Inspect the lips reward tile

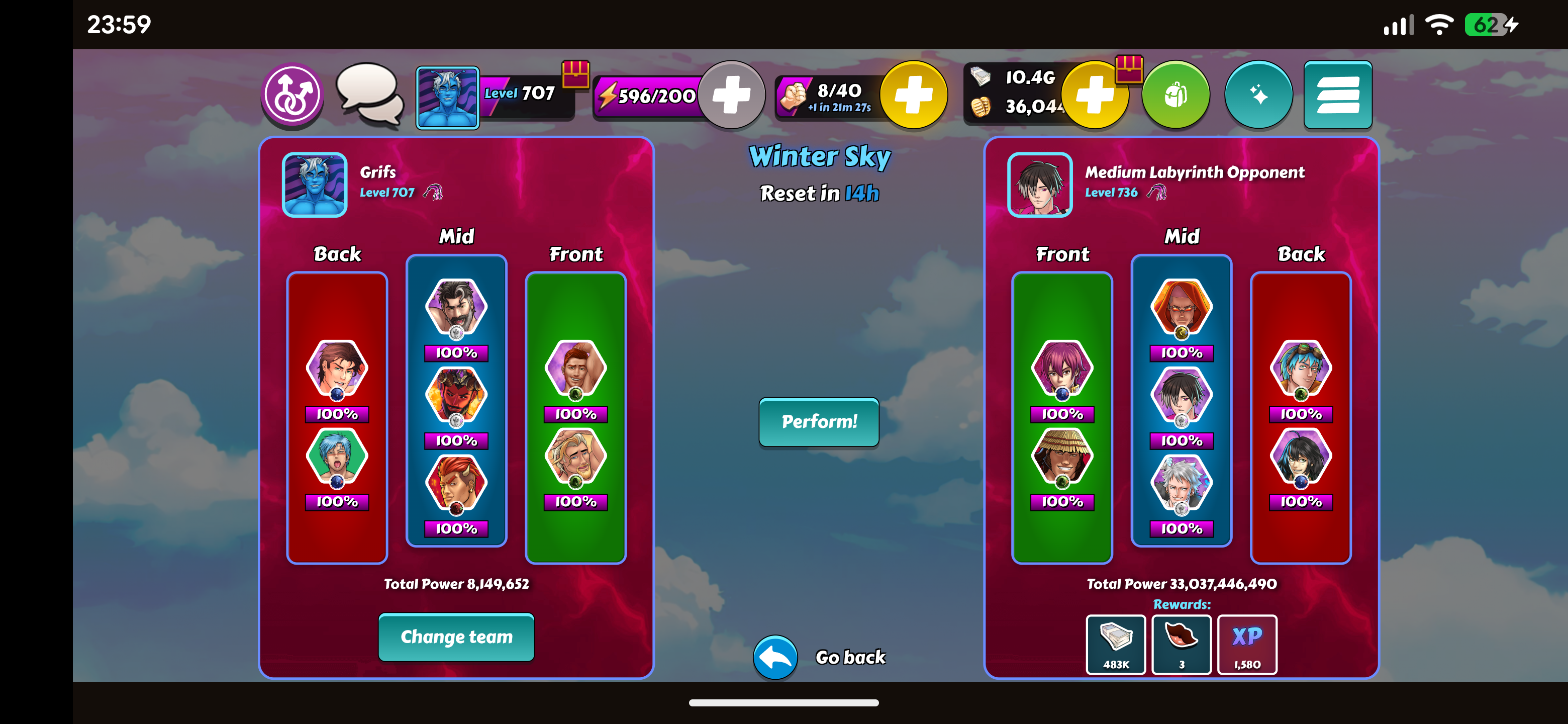click(x=1182, y=644)
